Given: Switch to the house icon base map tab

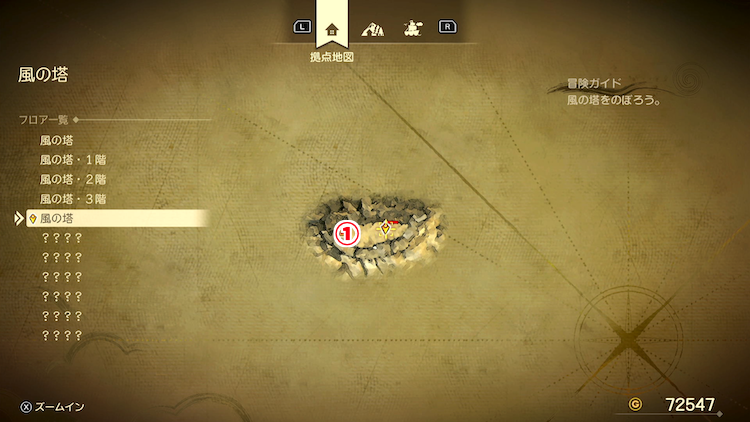Looking at the screenshot, I should coord(332,28).
